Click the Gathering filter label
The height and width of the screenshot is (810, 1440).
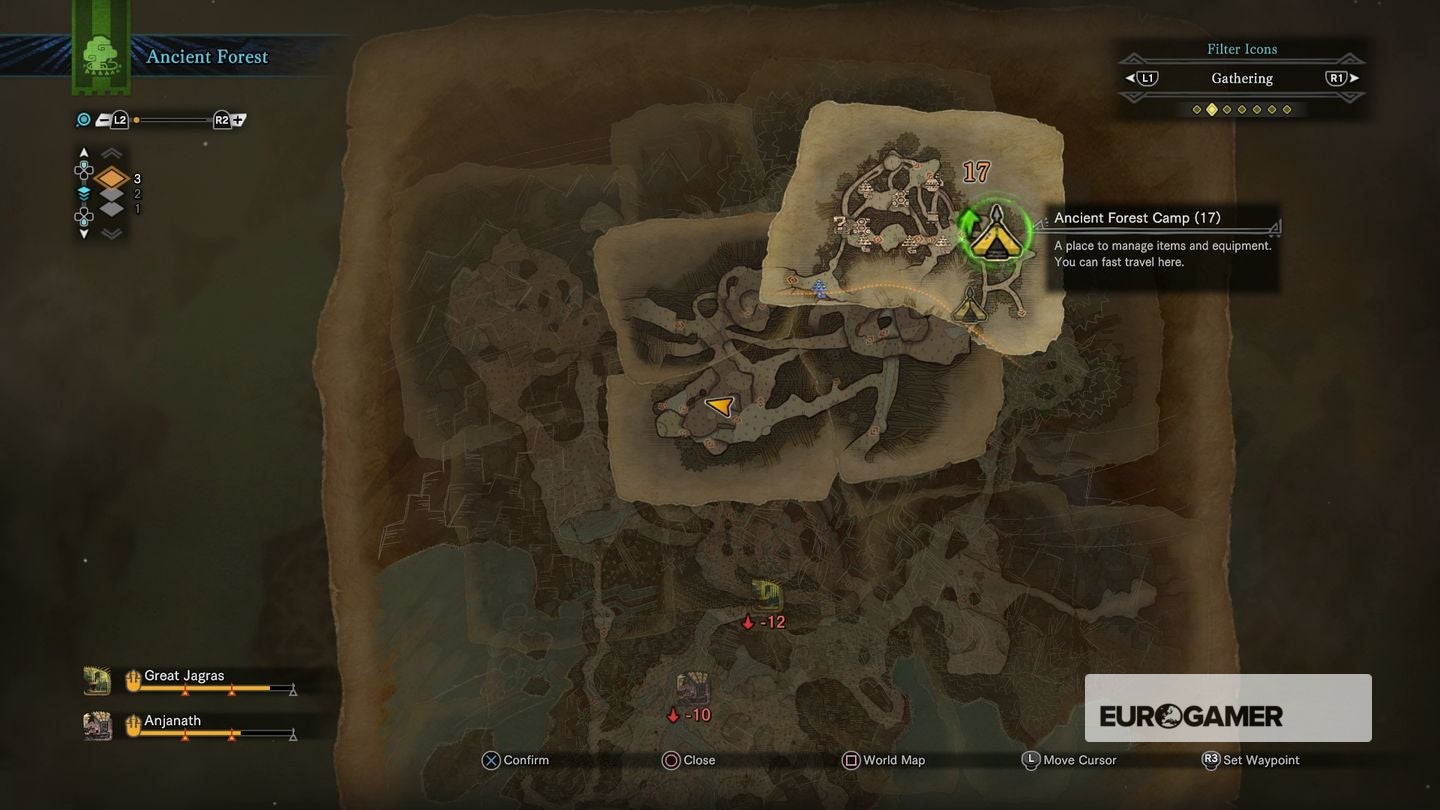coord(1242,78)
